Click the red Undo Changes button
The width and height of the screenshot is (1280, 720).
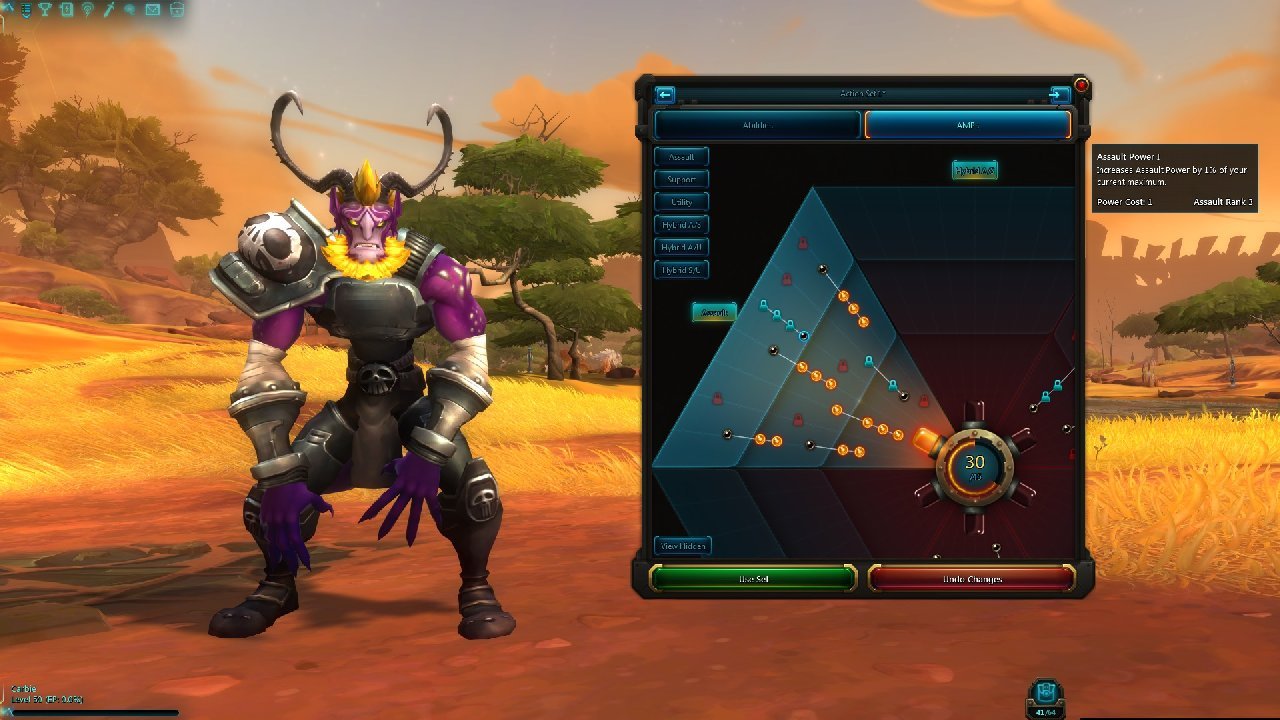pos(971,579)
